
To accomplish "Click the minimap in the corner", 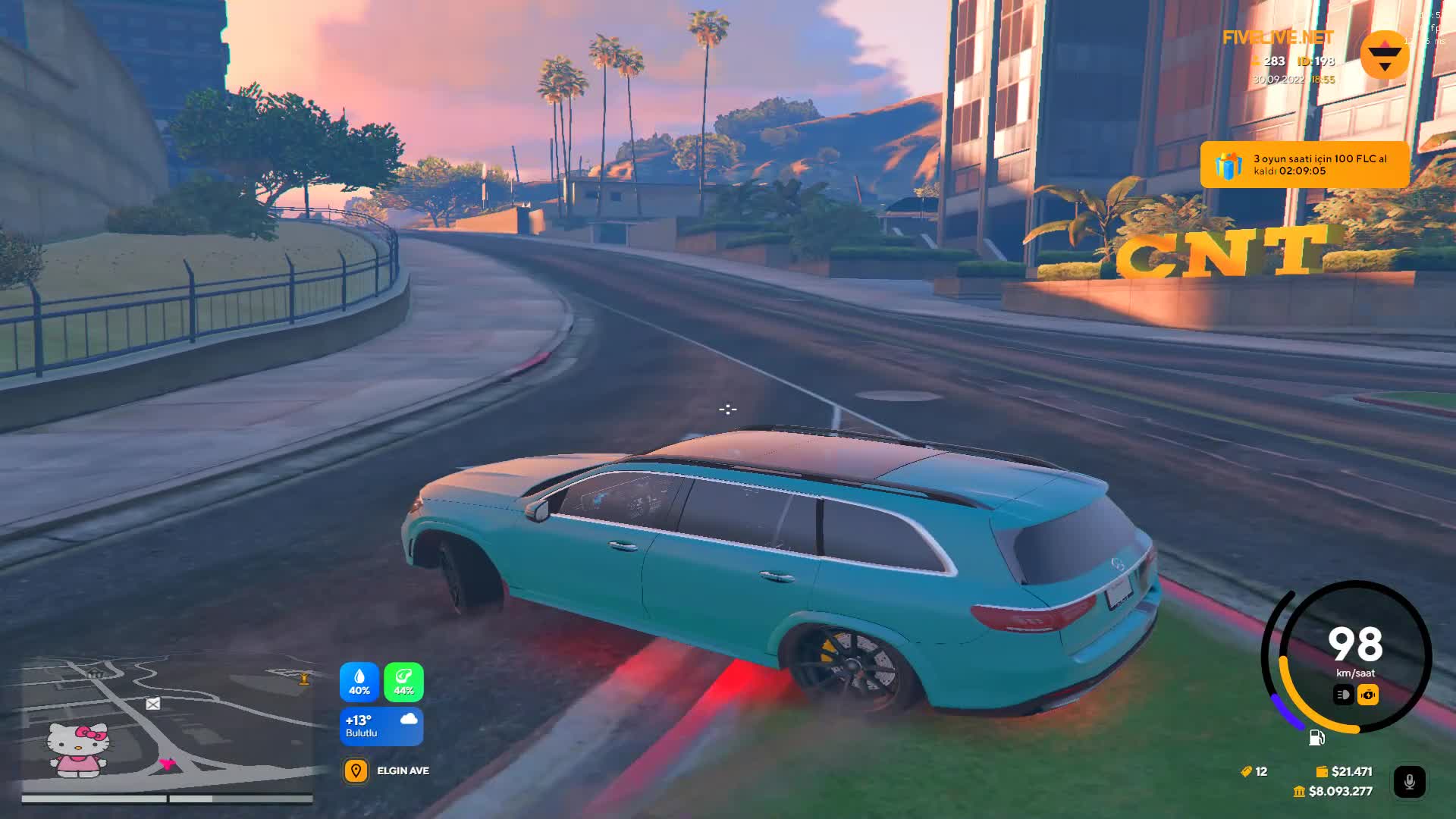I will coord(167,724).
